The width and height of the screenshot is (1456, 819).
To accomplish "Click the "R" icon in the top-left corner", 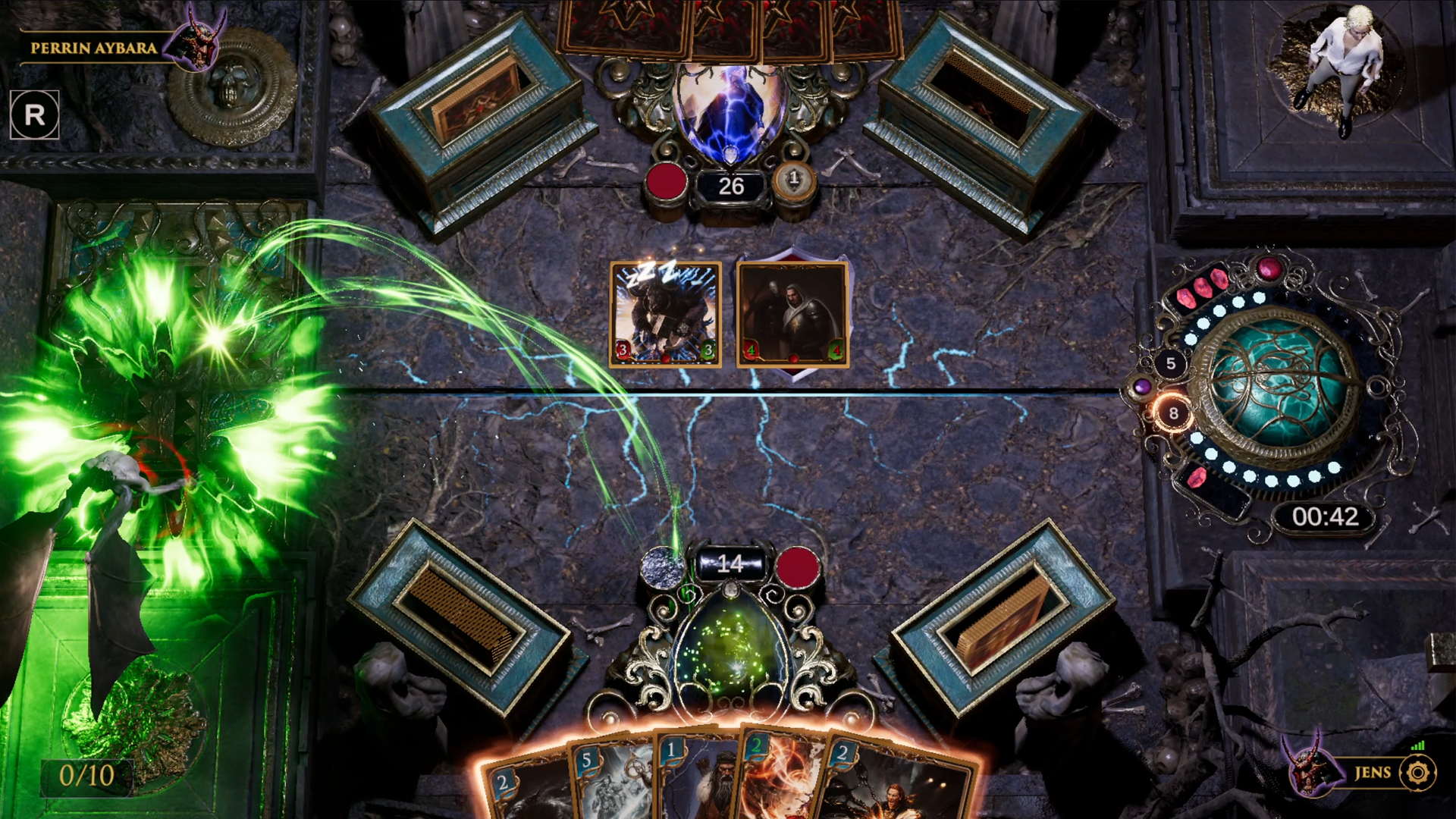I will click(34, 115).
